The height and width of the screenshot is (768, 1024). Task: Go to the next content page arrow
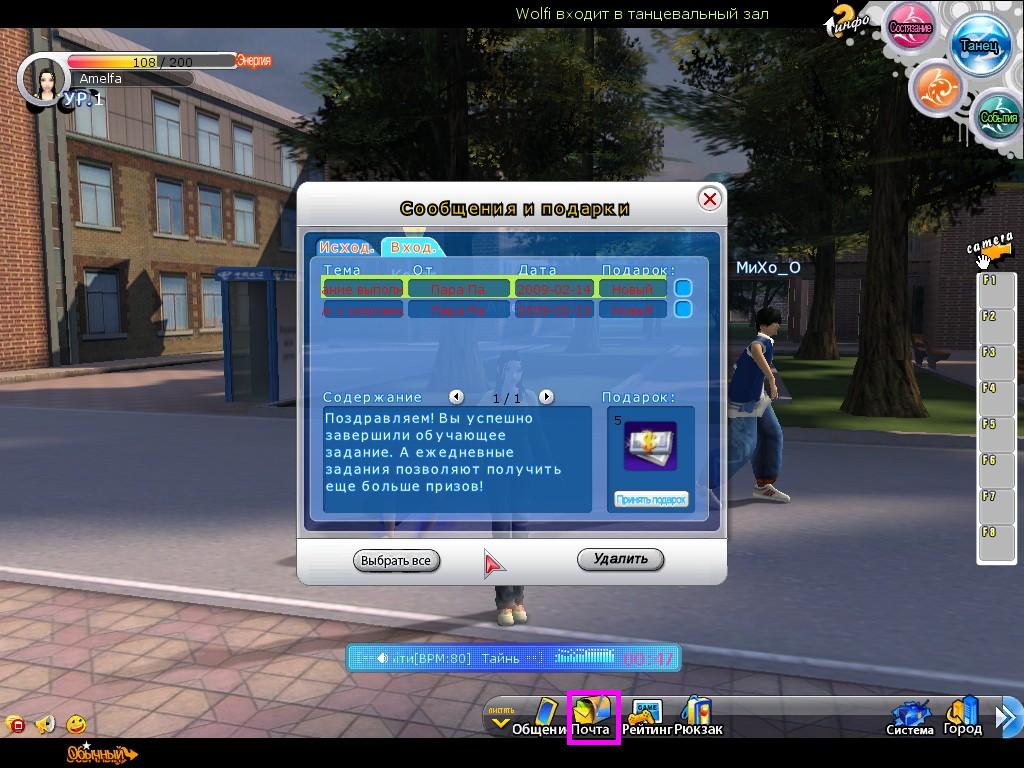coord(546,397)
